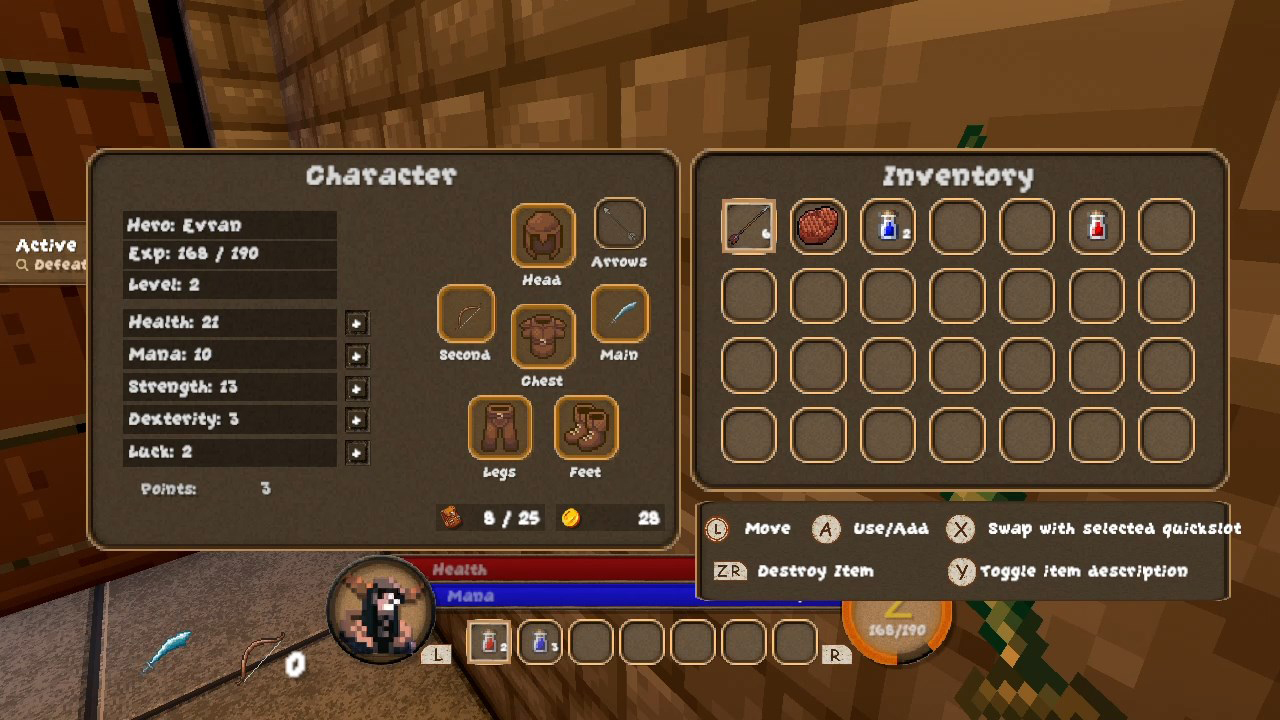Image resolution: width=1280 pixels, height=720 pixels.
Task: Click the gold coin icon showing 28
Action: 572,519
